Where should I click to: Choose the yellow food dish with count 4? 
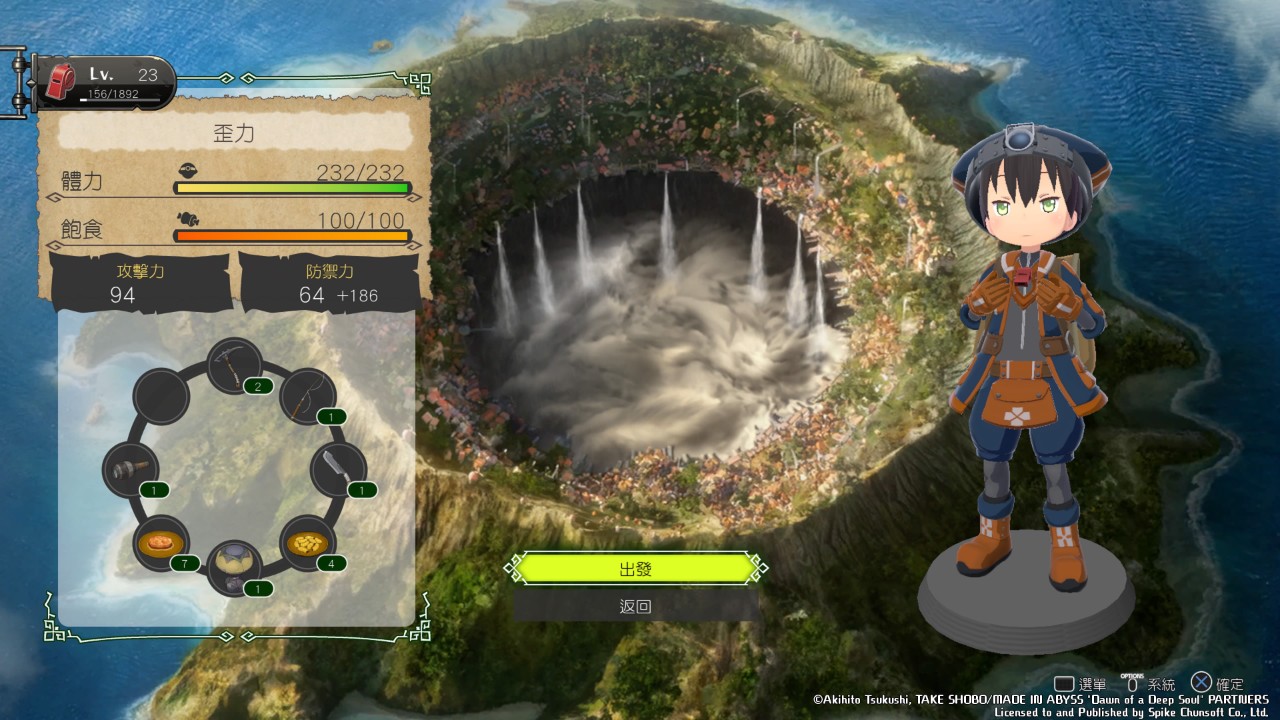308,544
